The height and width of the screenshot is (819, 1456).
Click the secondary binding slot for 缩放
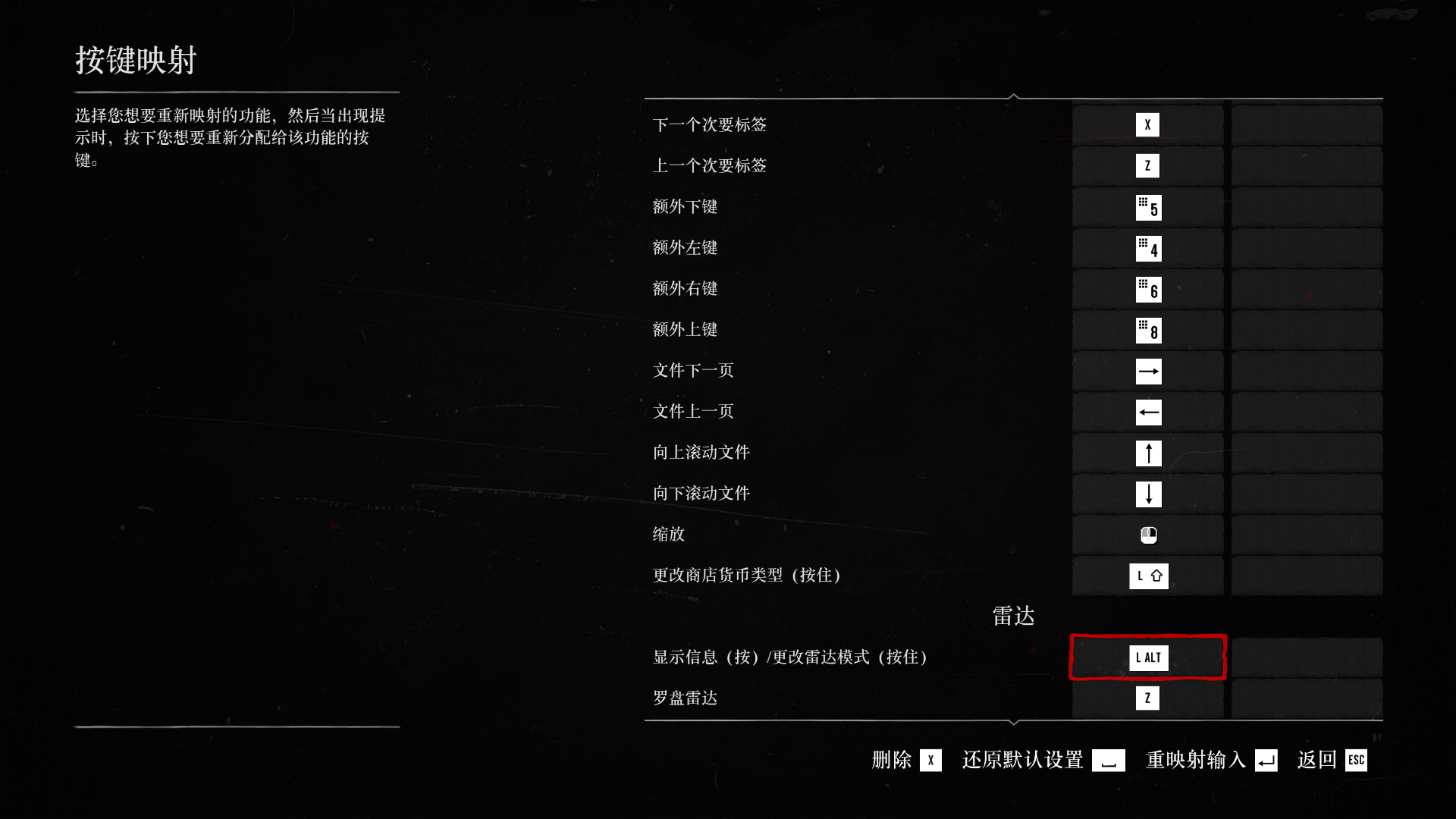[1306, 534]
